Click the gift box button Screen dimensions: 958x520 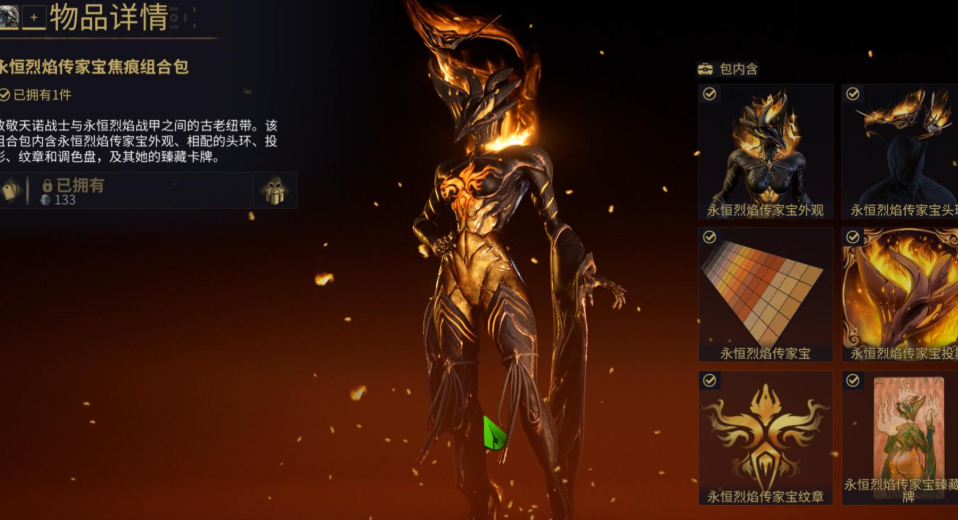[x=274, y=190]
